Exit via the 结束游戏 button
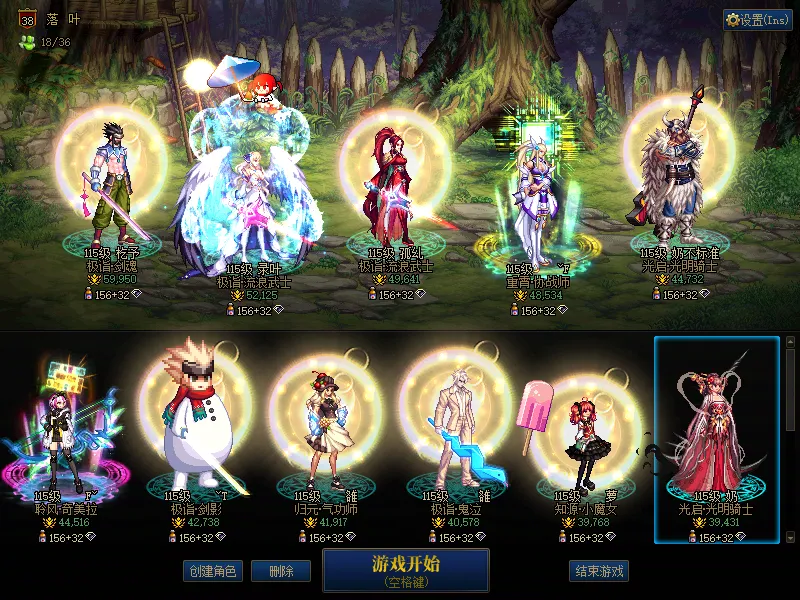Image resolution: width=800 pixels, height=600 pixels. (599, 571)
